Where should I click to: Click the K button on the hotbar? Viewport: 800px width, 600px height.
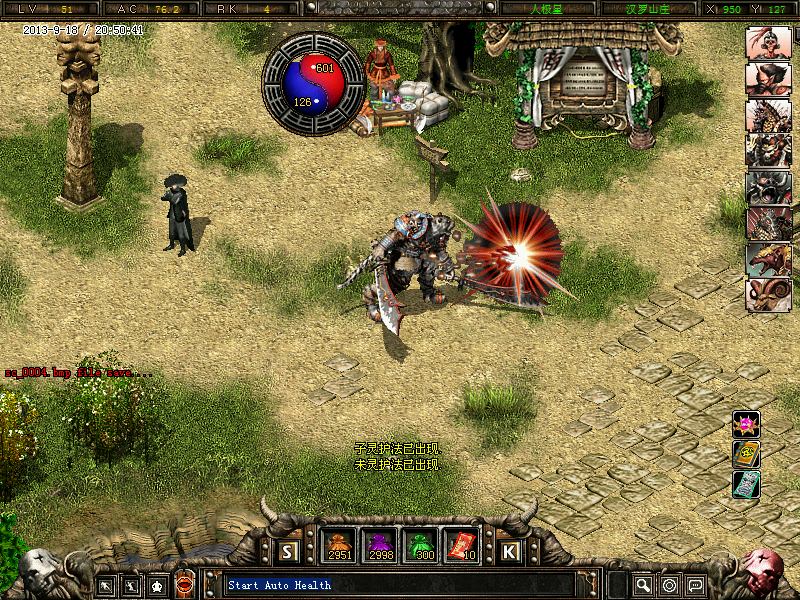pyautogui.click(x=510, y=551)
